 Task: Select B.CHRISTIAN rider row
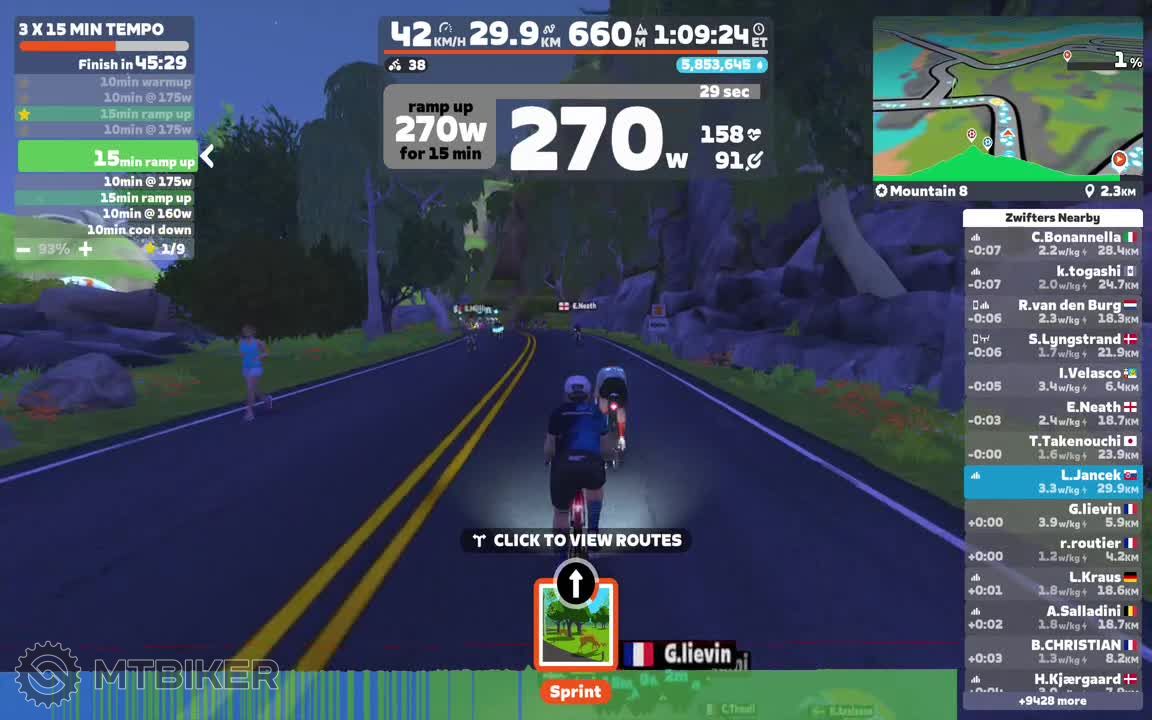[1052, 652]
